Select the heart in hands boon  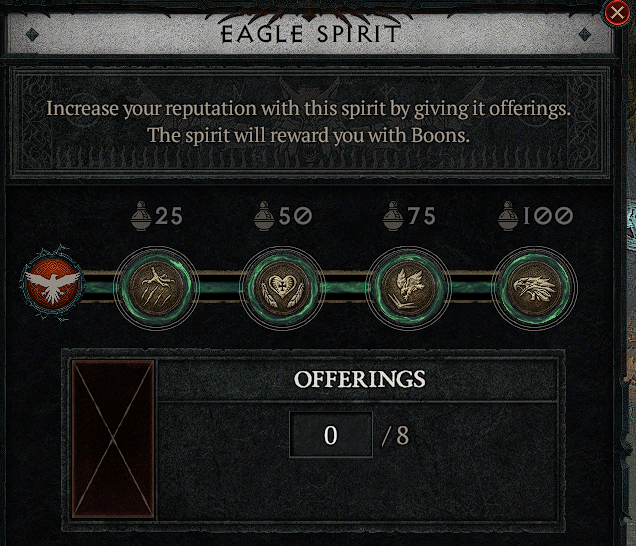[x=281, y=286]
